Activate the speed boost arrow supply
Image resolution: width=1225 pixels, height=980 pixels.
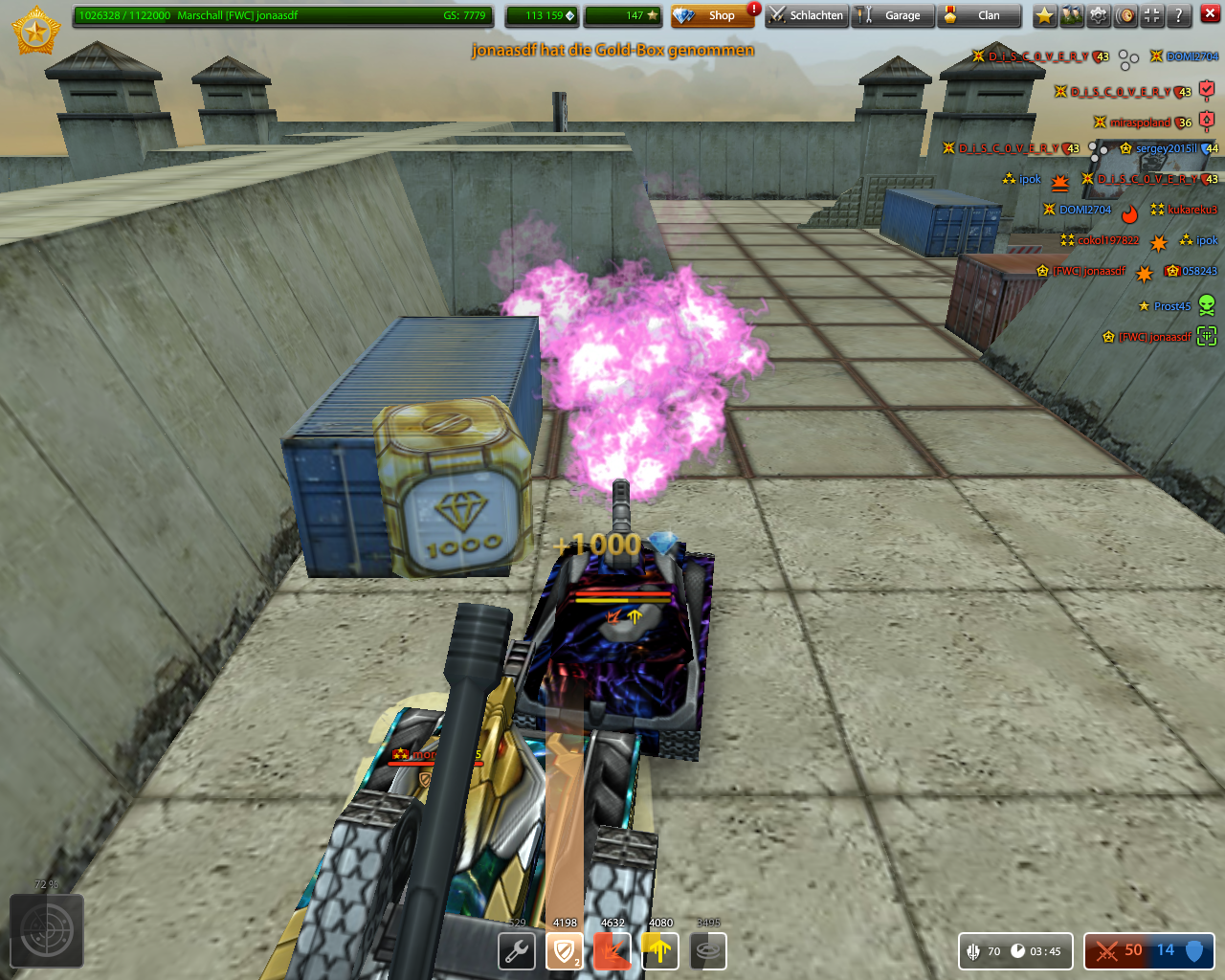(660, 951)
